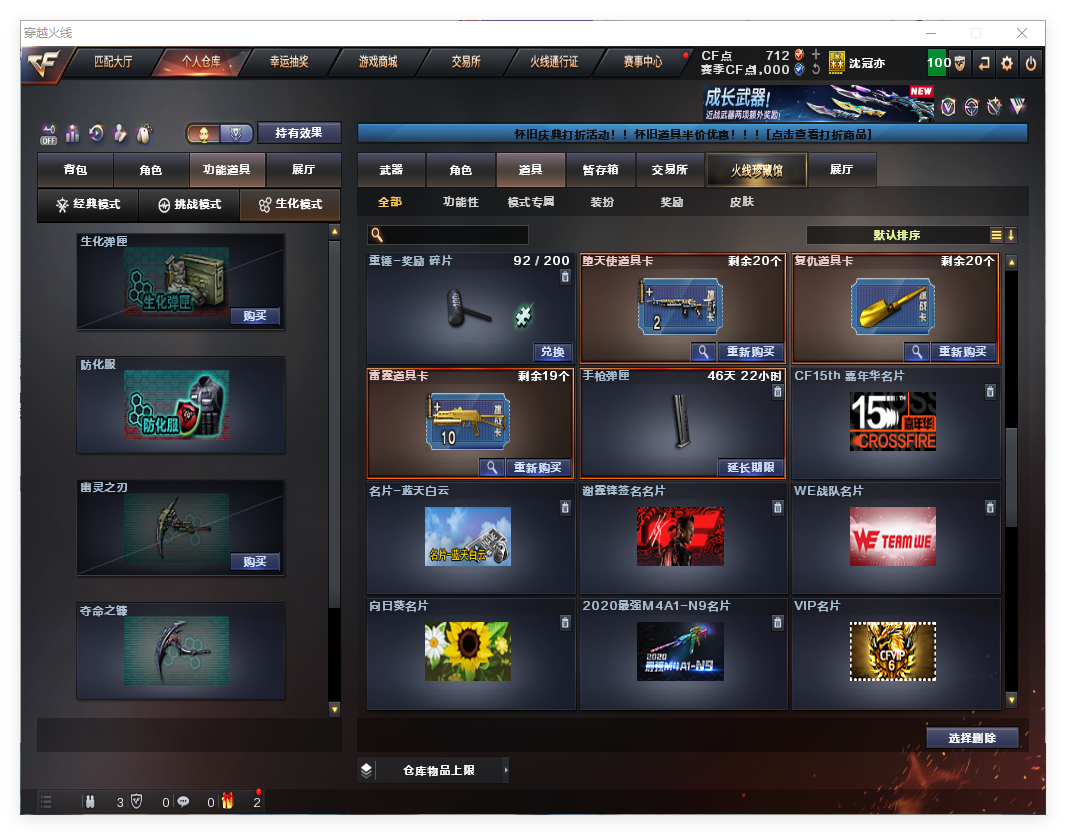Click 延长期限 for the 手枪弹匣

pos(750,467)
